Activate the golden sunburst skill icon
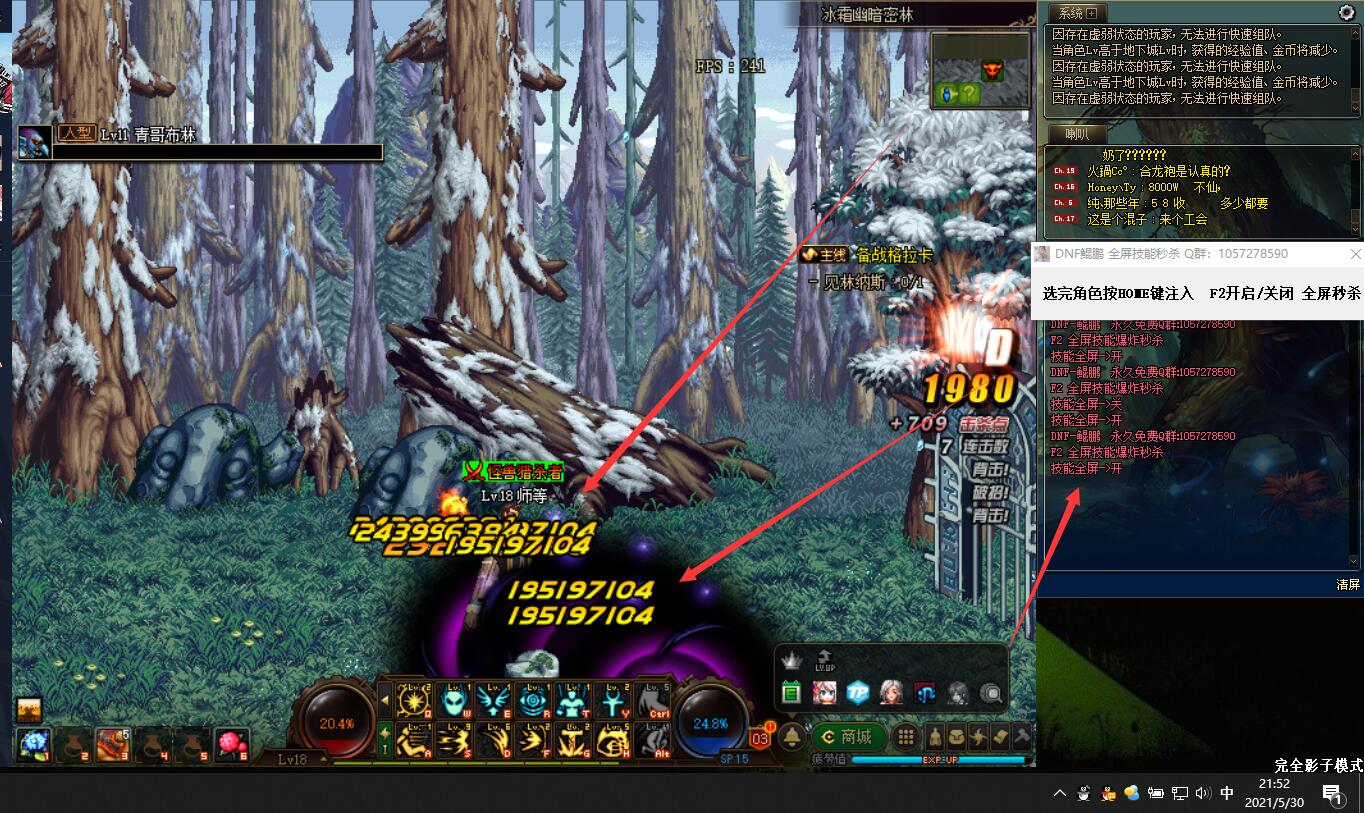Image resolution: width=1364 pixels, height=813 pixels. 413,700
